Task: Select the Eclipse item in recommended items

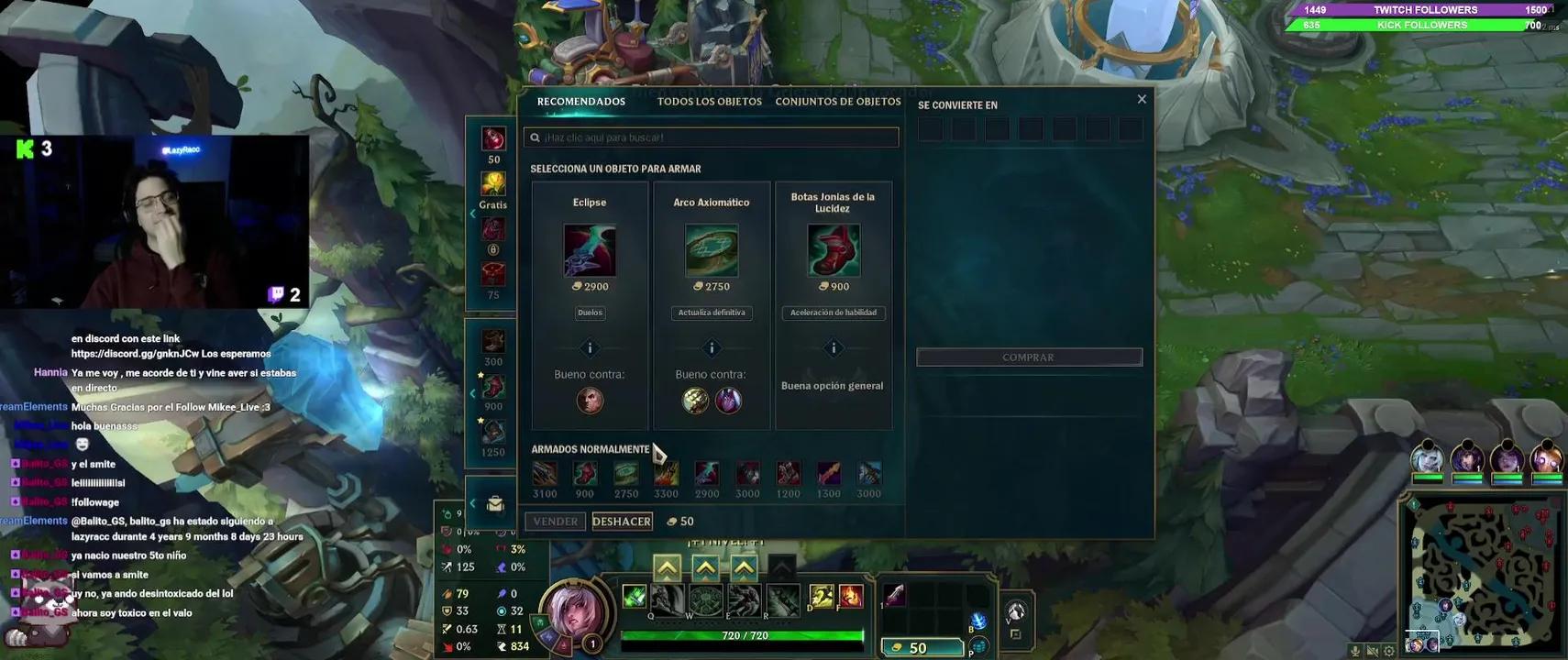Action: tap(590, 250)
